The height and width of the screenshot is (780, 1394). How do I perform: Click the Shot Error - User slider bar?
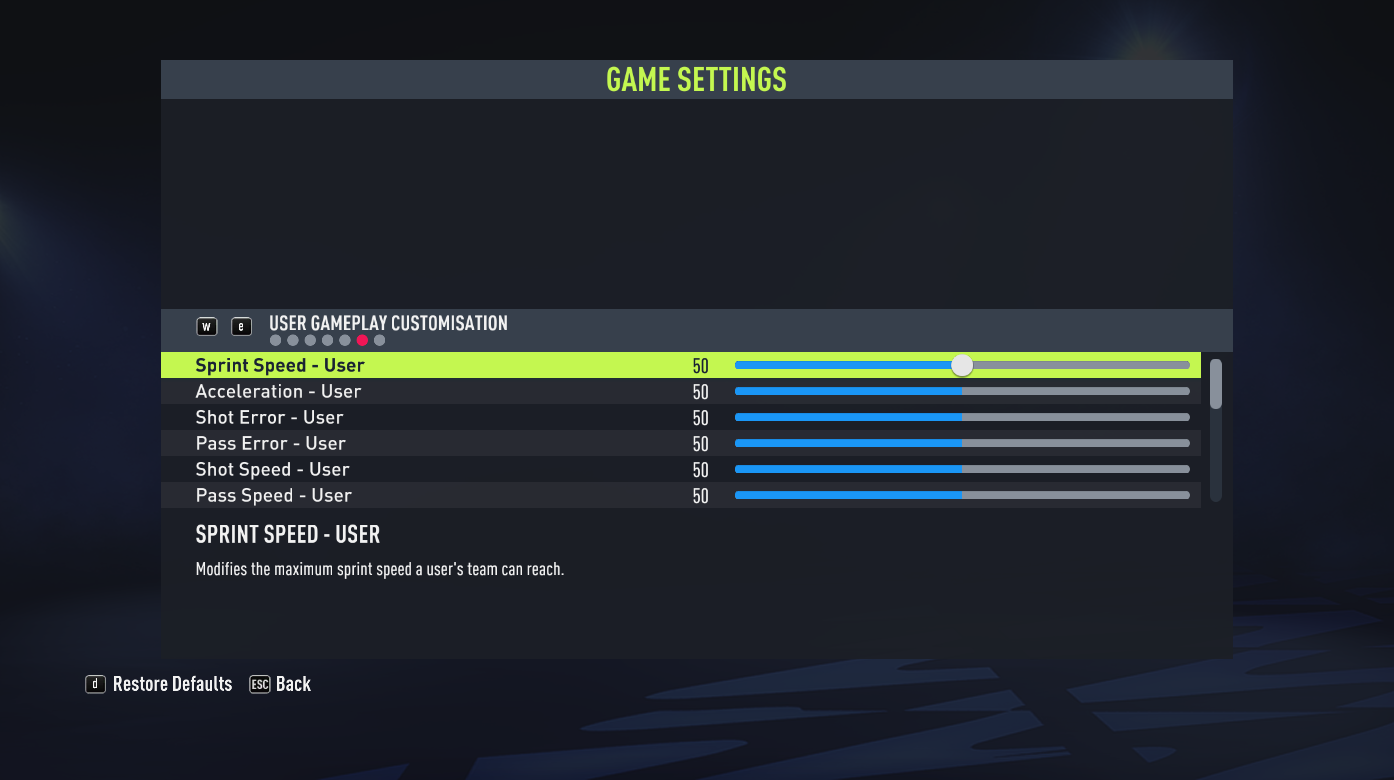pyautogui.click(x=962, y=417)
